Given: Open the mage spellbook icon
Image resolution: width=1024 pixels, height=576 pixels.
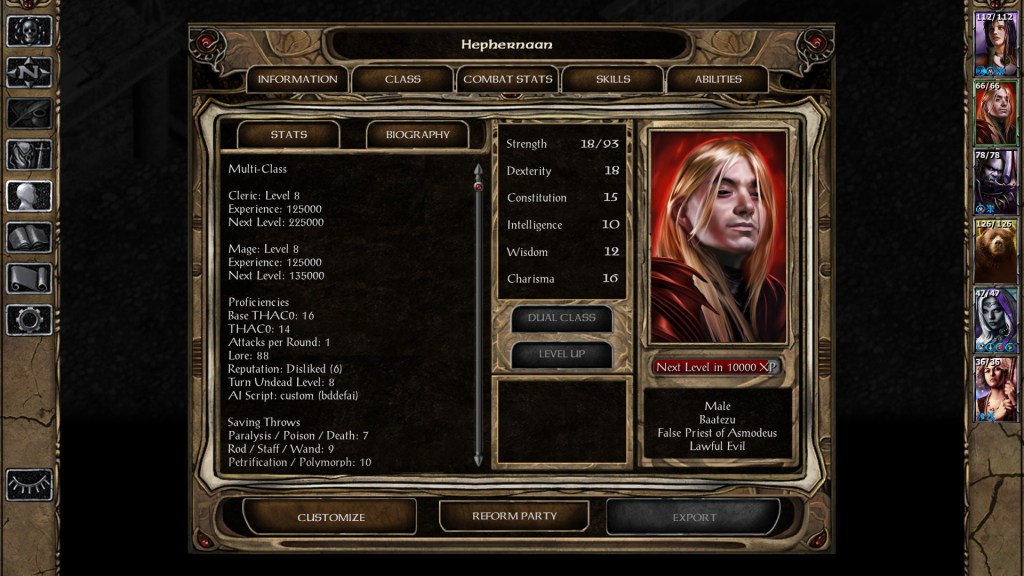Looking at the screenshot, I should (29, 237).
